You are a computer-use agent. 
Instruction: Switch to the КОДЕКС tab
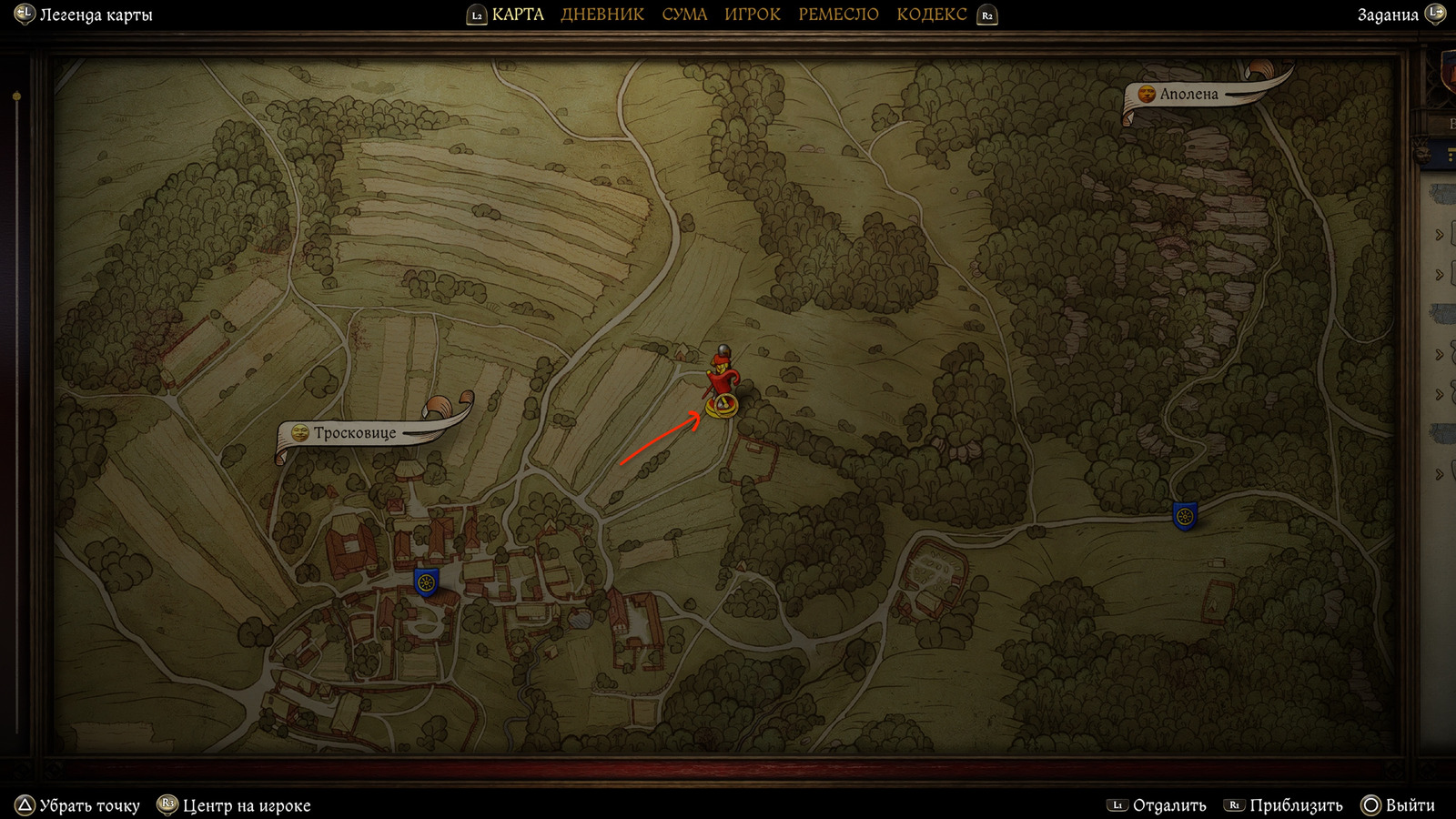click(932, 15)
